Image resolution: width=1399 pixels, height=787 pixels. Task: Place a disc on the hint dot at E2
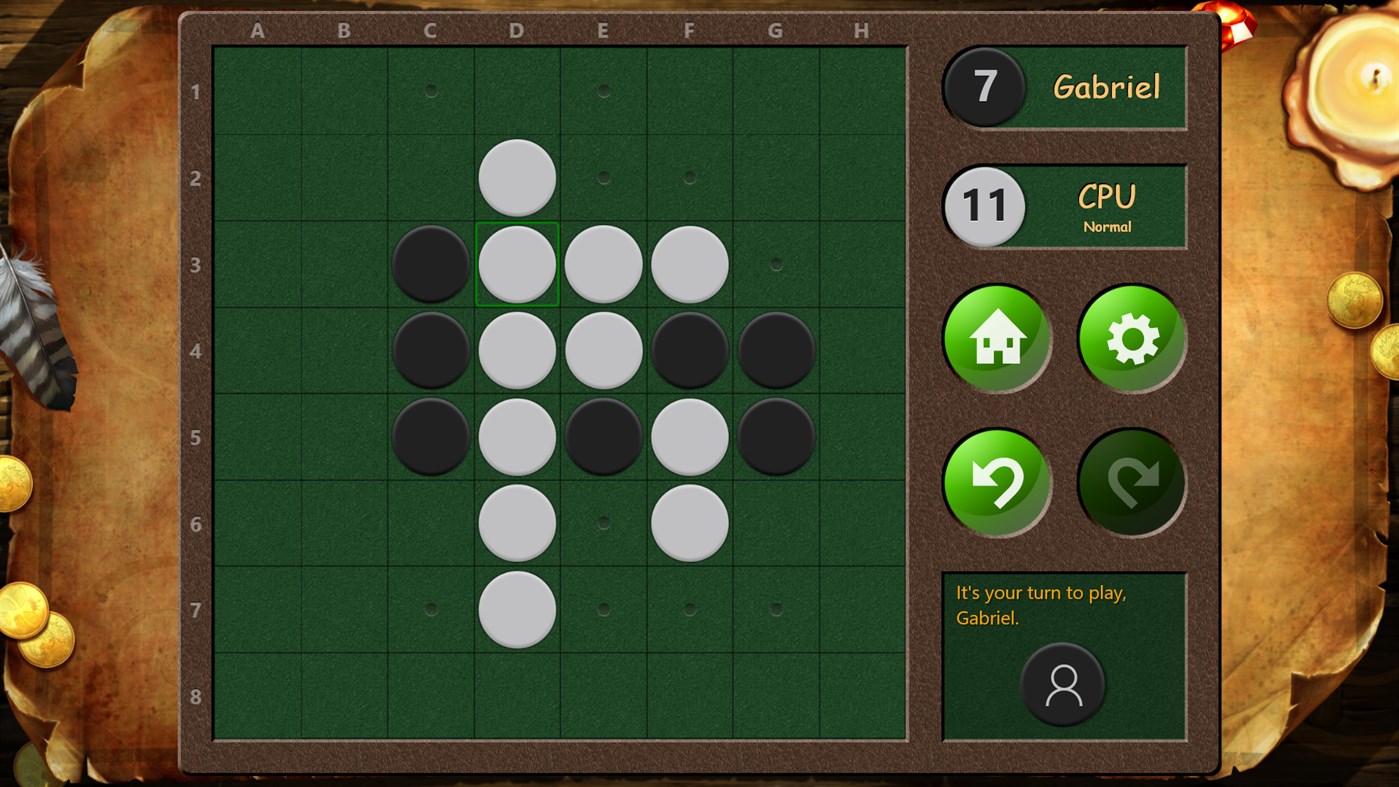(603, 177)
